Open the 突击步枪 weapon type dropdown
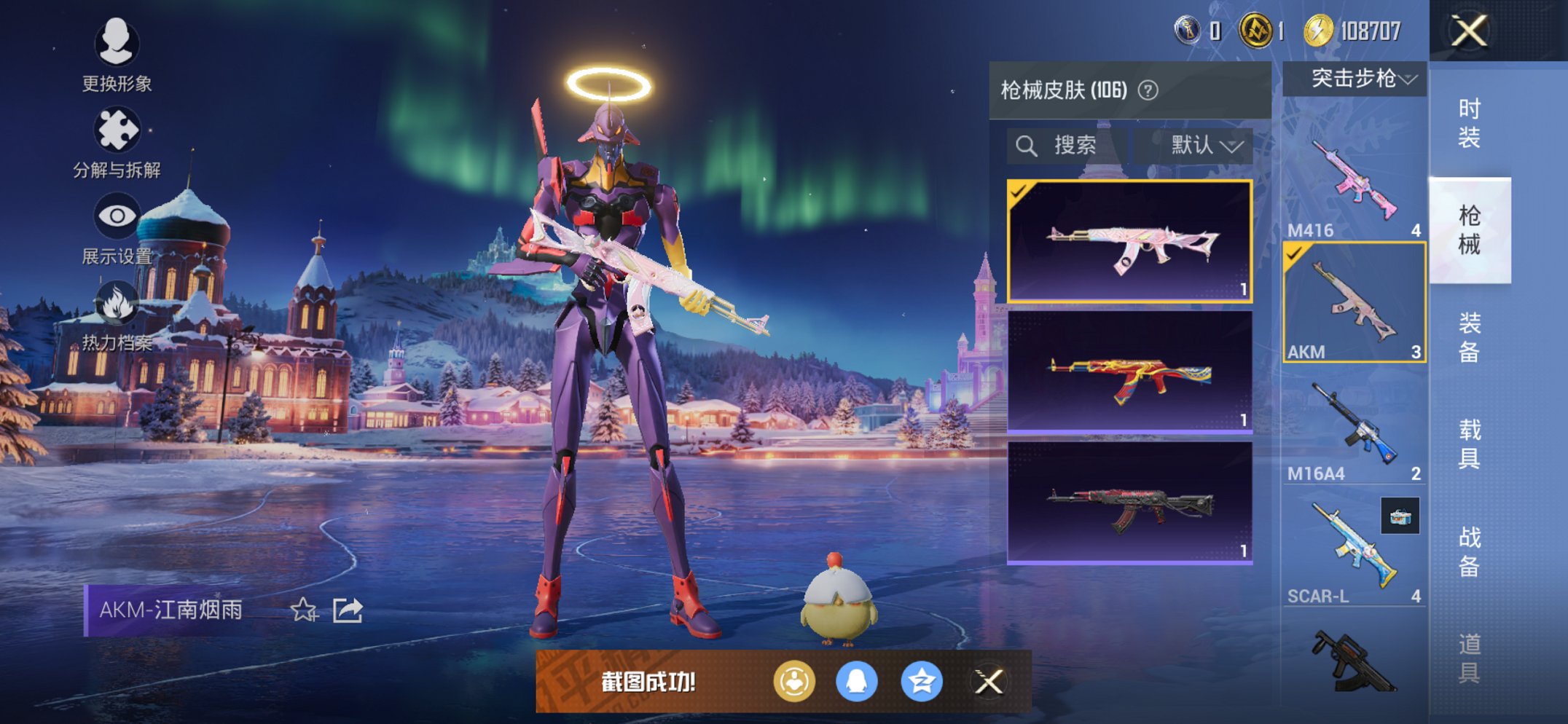Viewport: 1568px width, 724px height. (1354, 79)
